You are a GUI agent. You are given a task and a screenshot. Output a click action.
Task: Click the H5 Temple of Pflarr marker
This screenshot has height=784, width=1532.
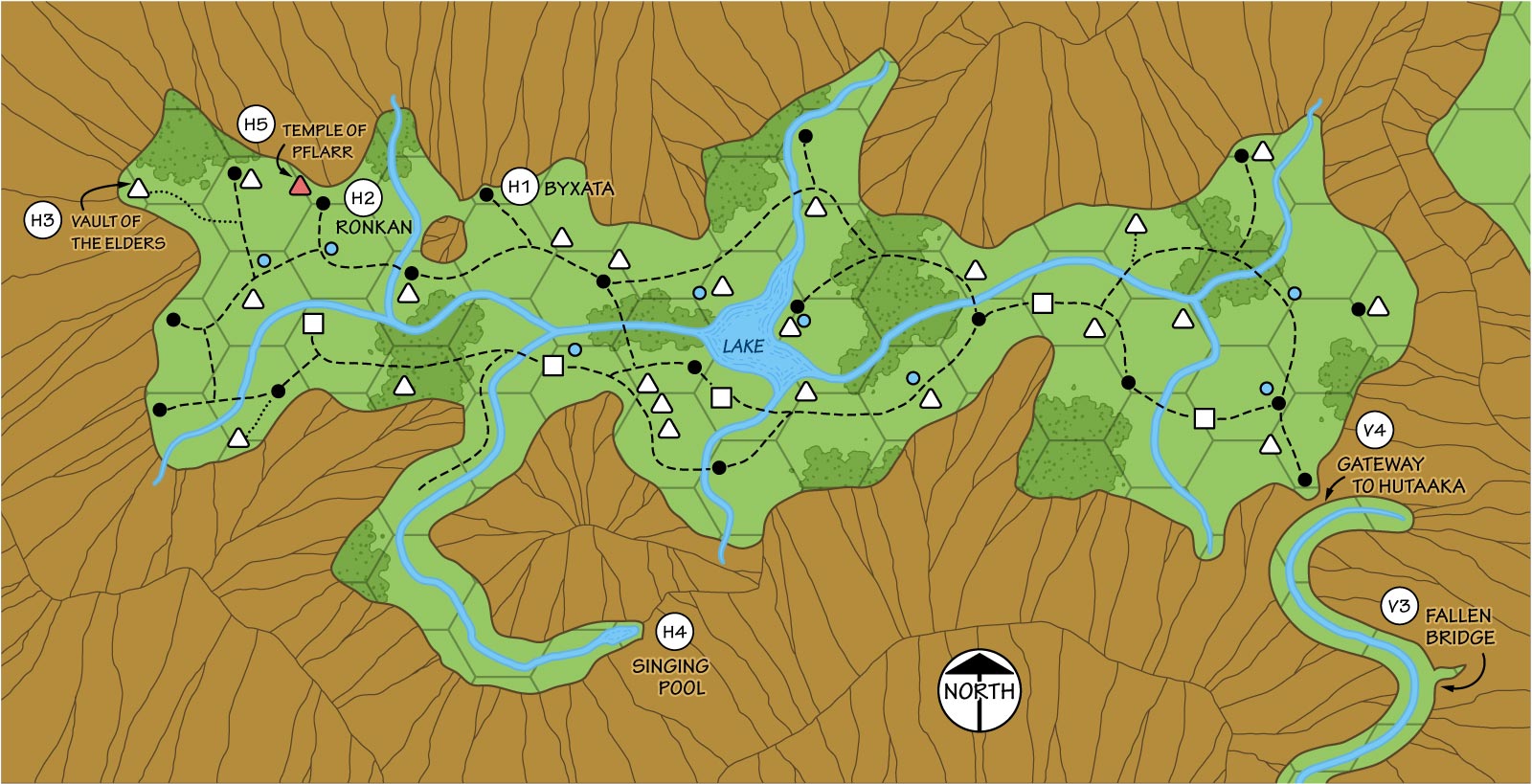(x=256, y=124)
